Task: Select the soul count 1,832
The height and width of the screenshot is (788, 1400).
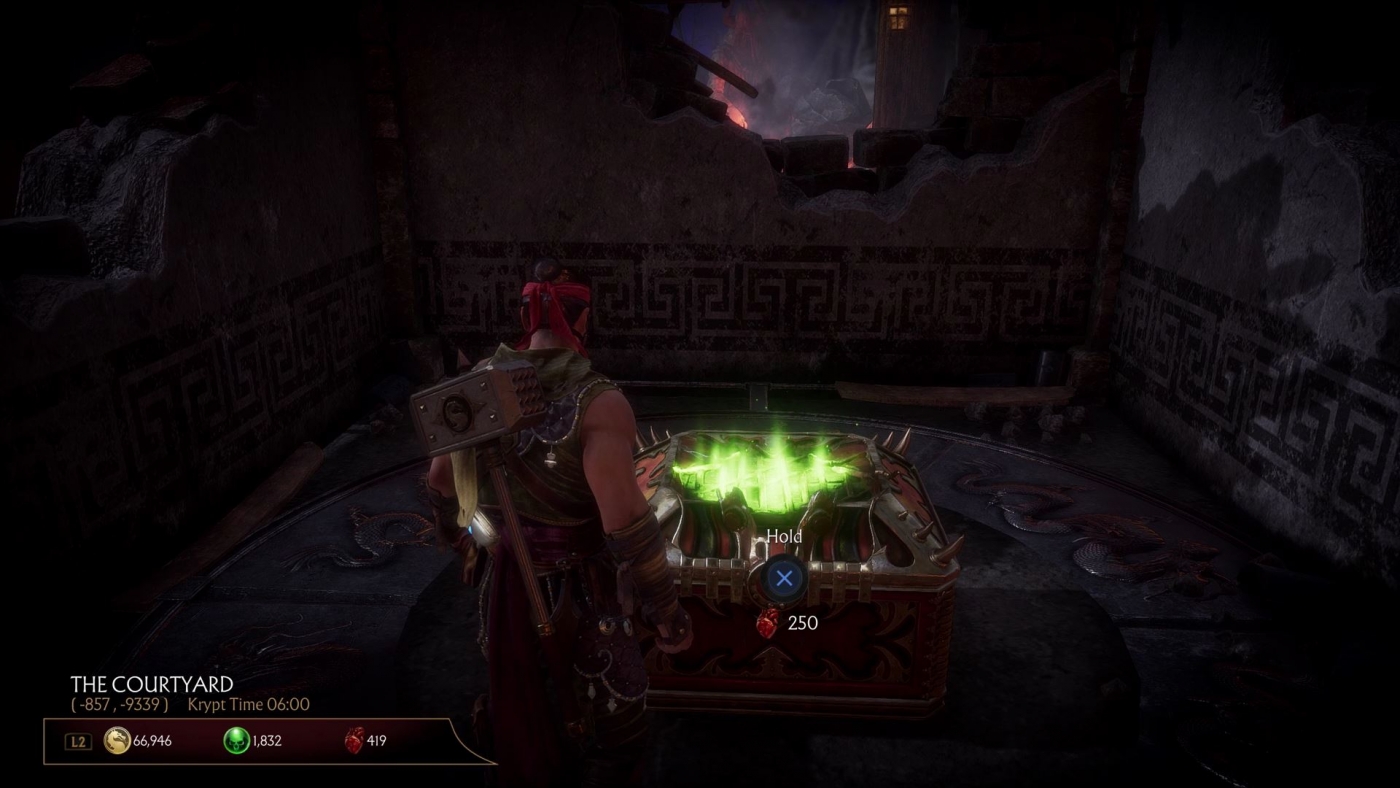Action: (266, 741)
